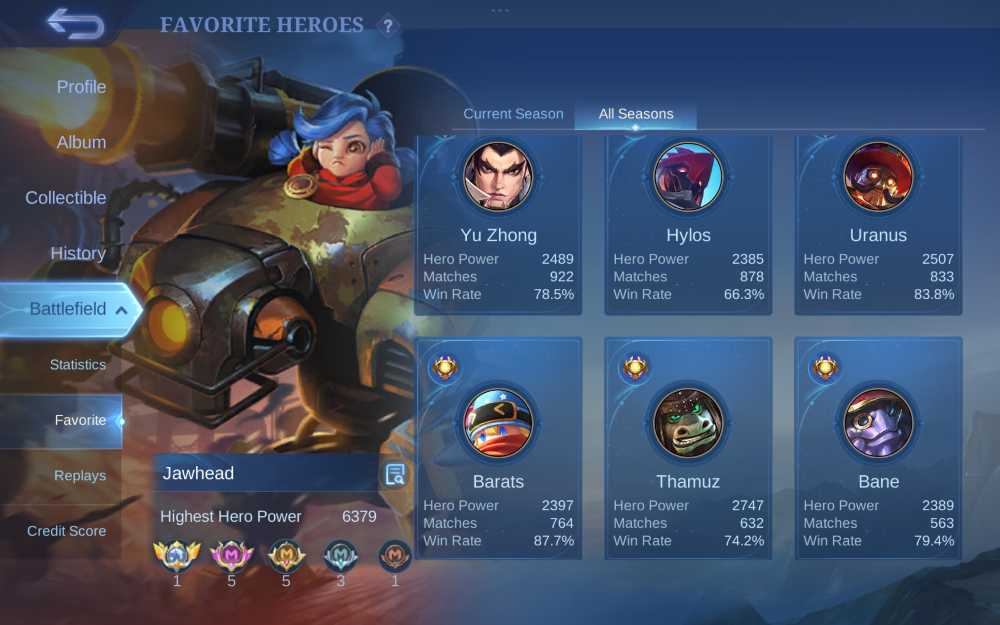Open the Favorite Heroes help question mark

coord(388,26)
